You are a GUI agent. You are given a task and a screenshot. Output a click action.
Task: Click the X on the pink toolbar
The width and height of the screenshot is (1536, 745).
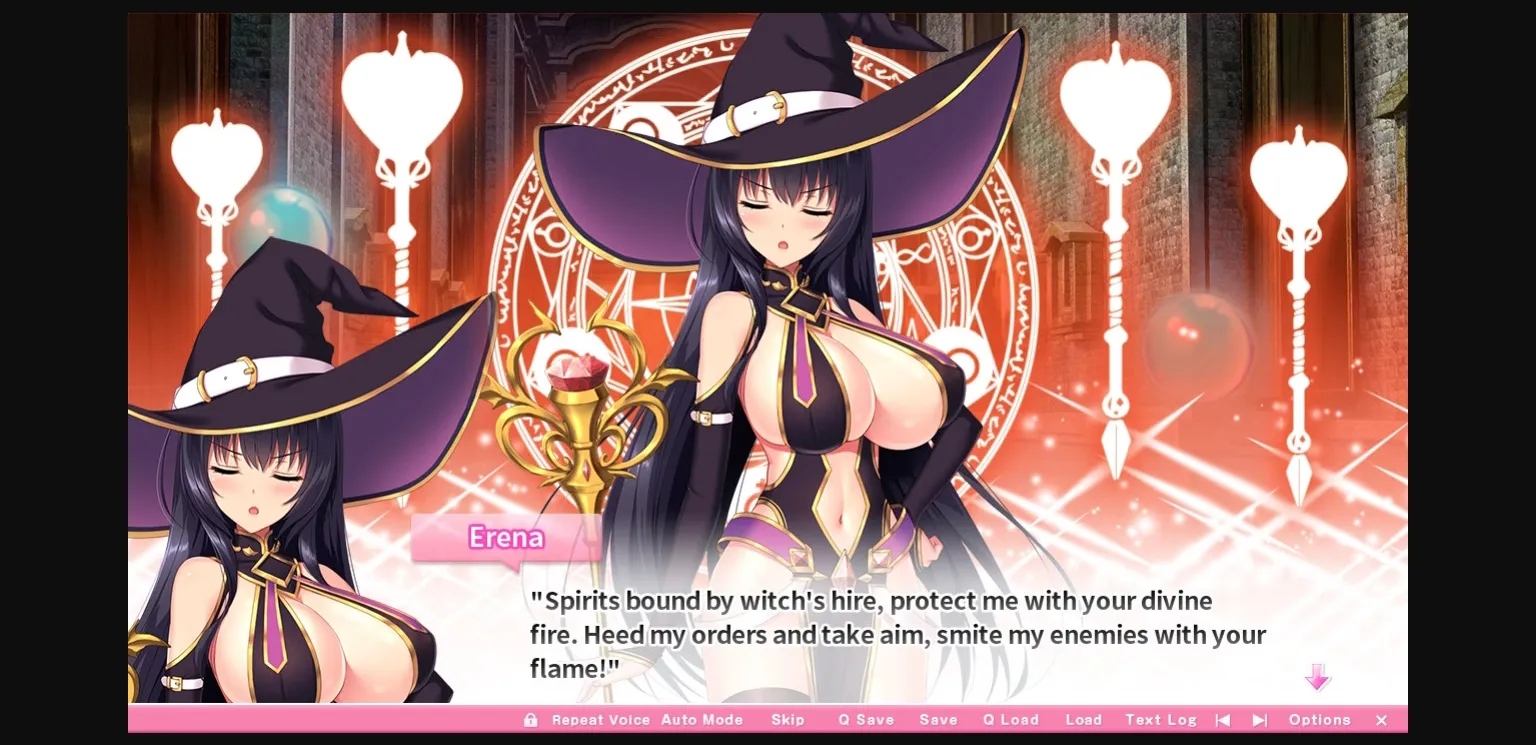click(x=1381, y=720)
